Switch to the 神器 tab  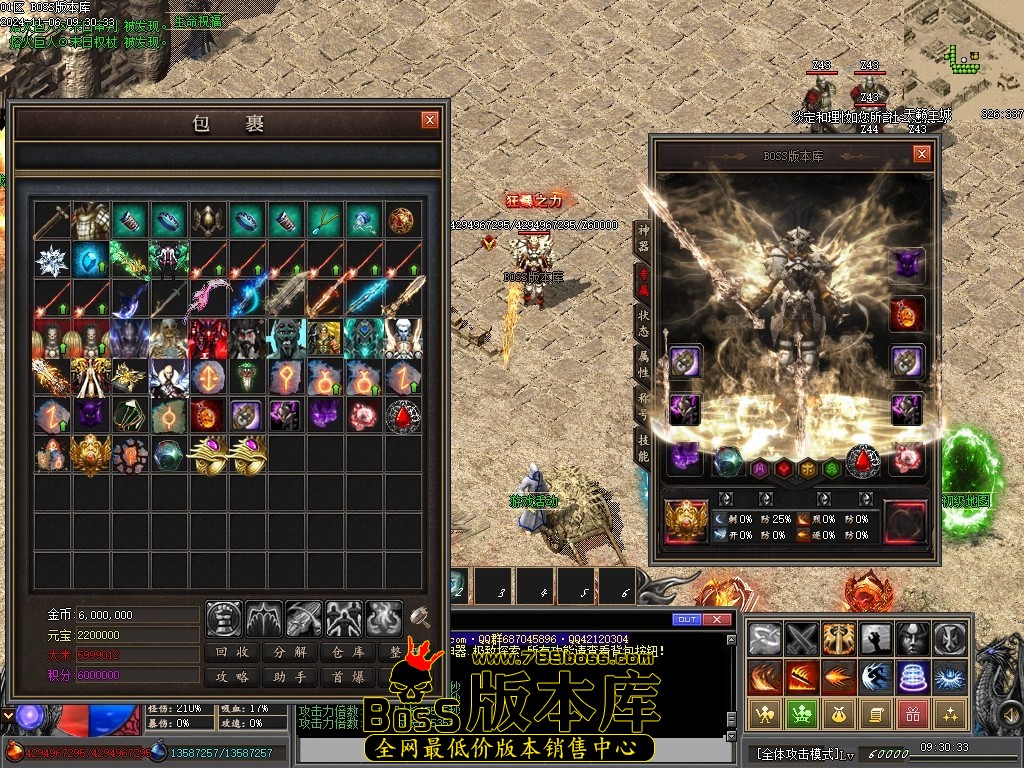pyautogui.click(x=643, y=238)
